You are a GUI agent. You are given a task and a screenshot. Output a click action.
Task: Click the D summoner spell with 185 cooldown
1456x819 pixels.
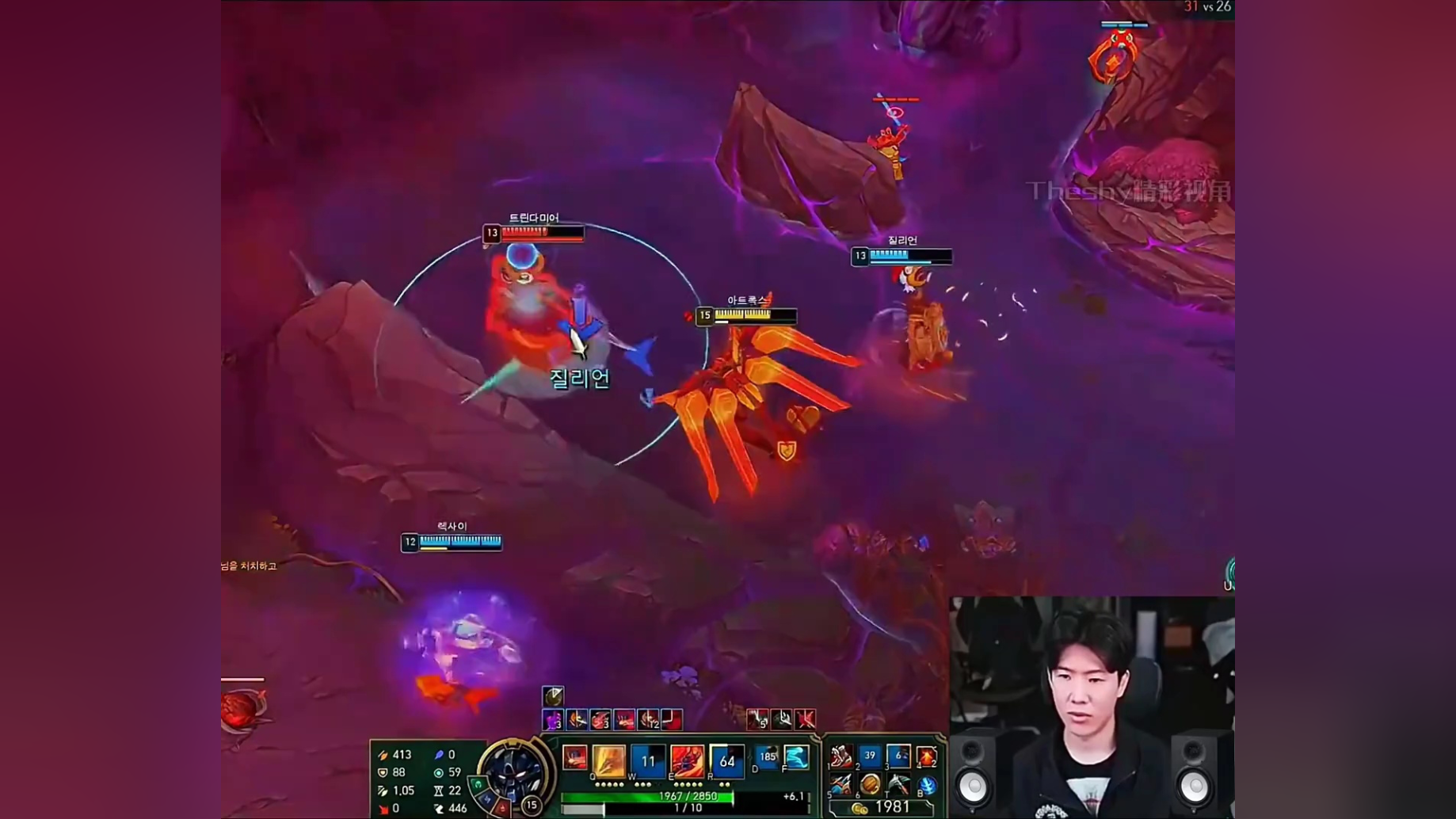(767, 757)
